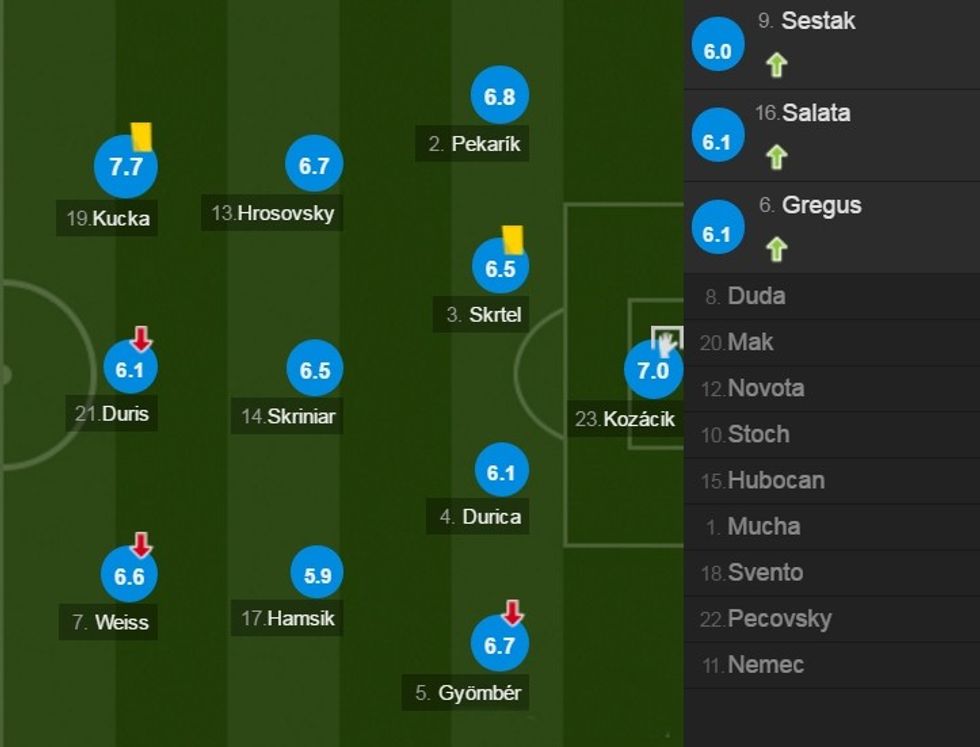Select Stoch from the bench list

(x=758, y=434)
